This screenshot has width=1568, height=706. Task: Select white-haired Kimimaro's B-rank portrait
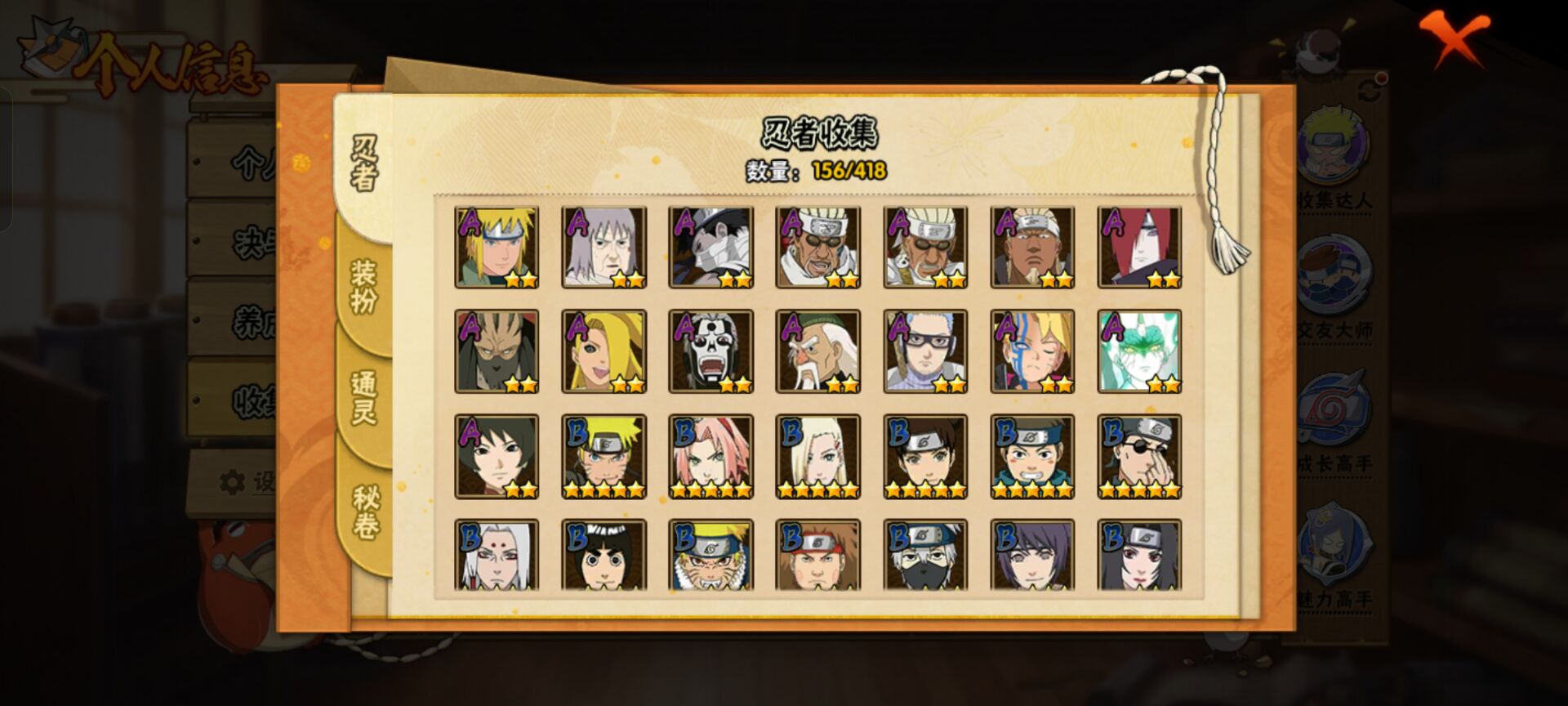click(497, 556)
